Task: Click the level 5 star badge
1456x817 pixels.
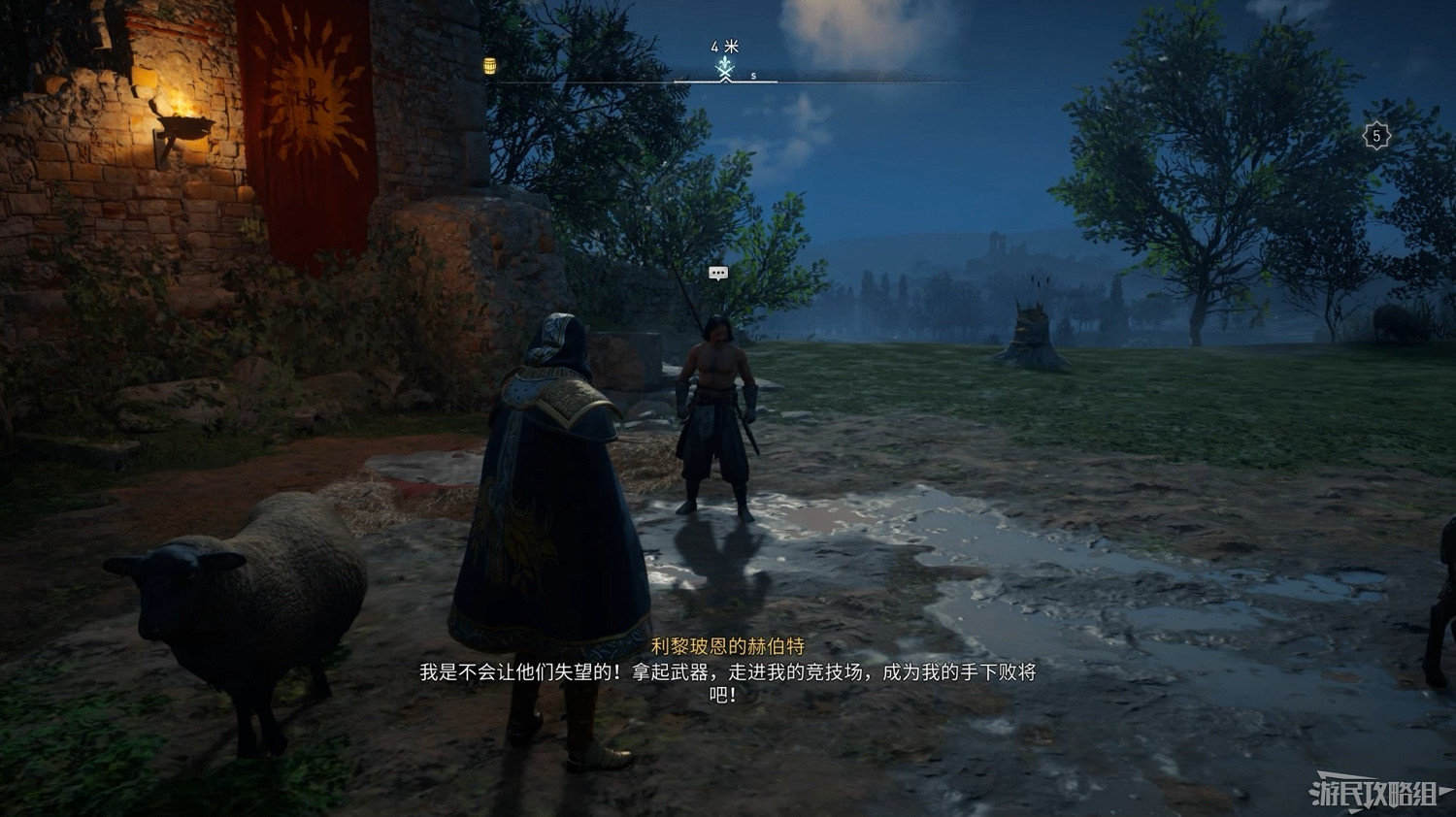Action: (x=1374, y=133)
